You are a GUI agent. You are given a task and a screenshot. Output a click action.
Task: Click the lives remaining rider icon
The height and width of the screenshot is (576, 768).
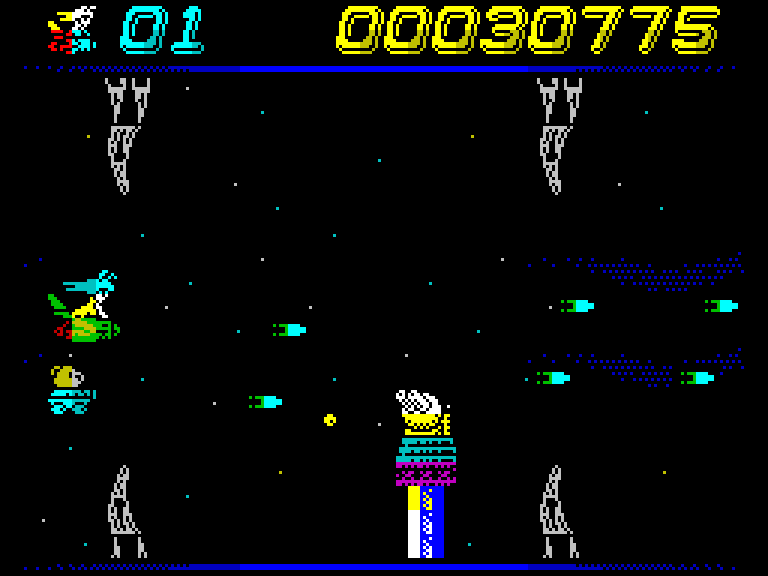click(72, 29)
